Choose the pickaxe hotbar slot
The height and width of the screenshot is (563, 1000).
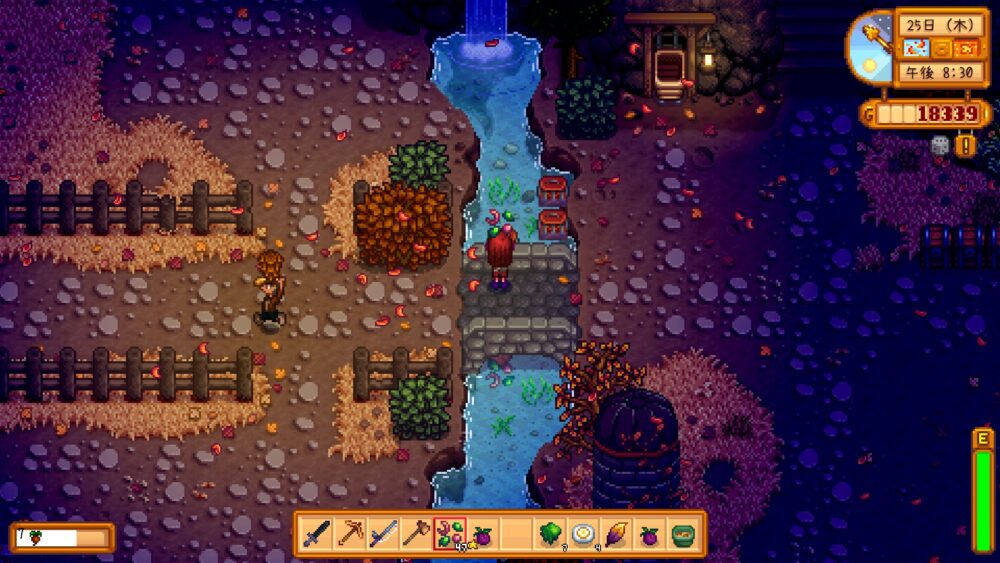point(350,534)
